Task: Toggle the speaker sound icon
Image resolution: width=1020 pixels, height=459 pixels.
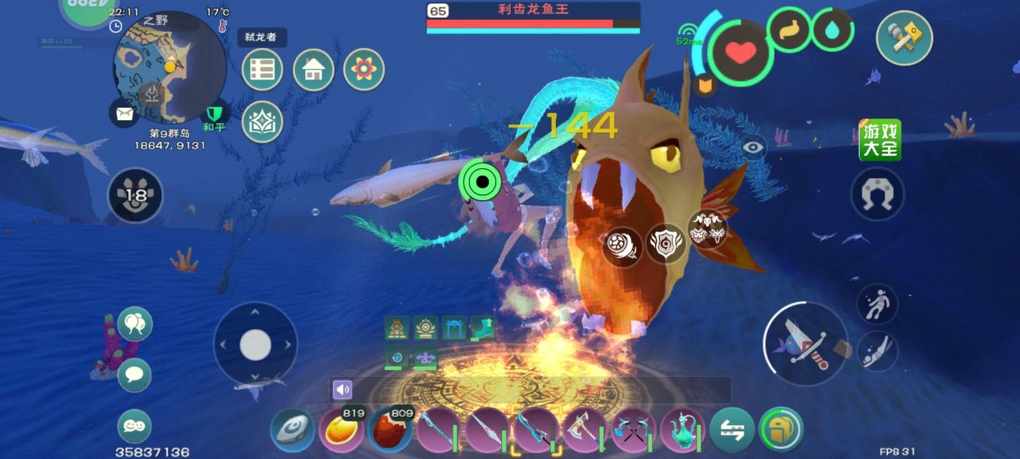Action: (343, 389)
